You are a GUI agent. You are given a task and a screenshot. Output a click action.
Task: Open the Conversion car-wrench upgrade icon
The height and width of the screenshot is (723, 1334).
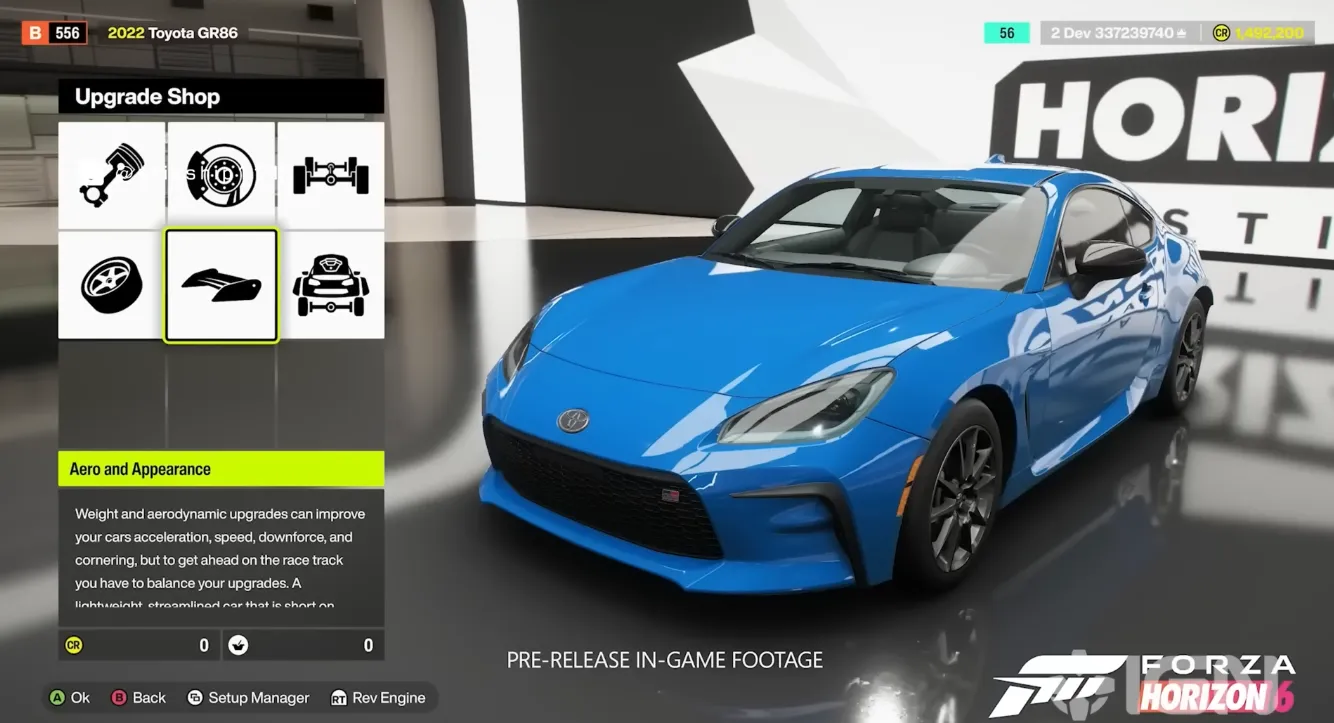331,284
